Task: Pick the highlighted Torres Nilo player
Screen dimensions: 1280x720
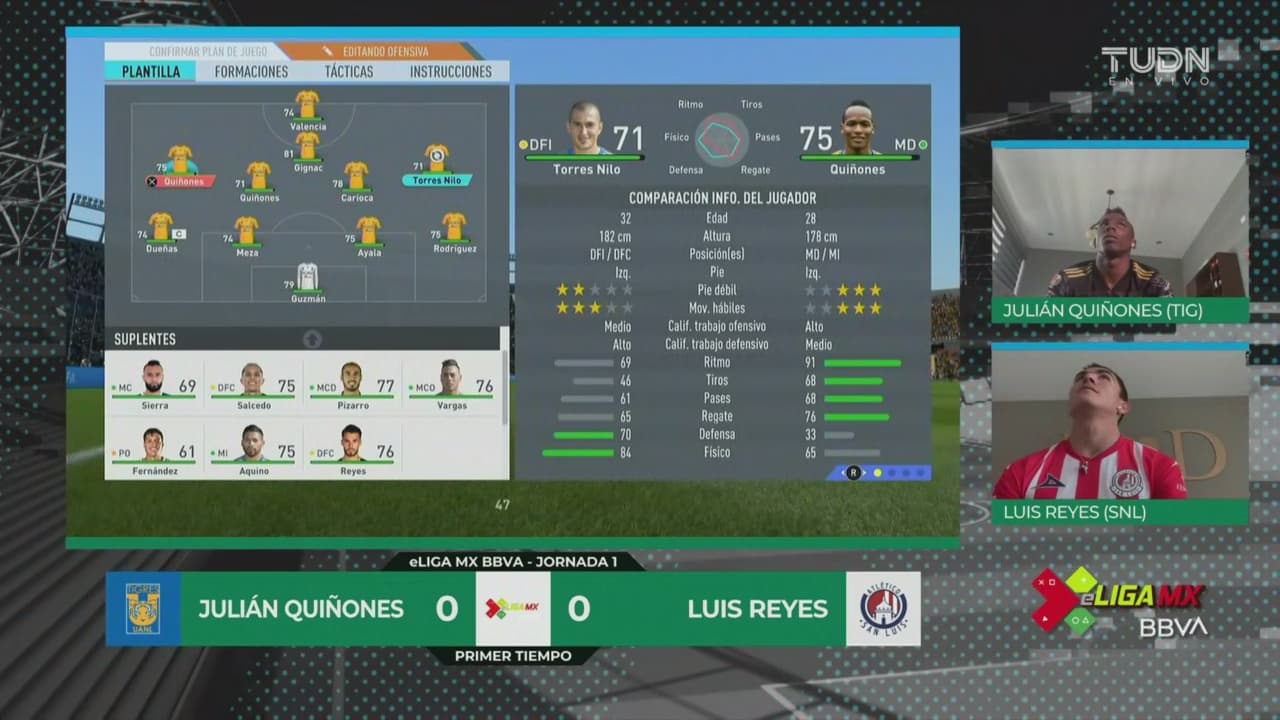Action: pos(437,162)
